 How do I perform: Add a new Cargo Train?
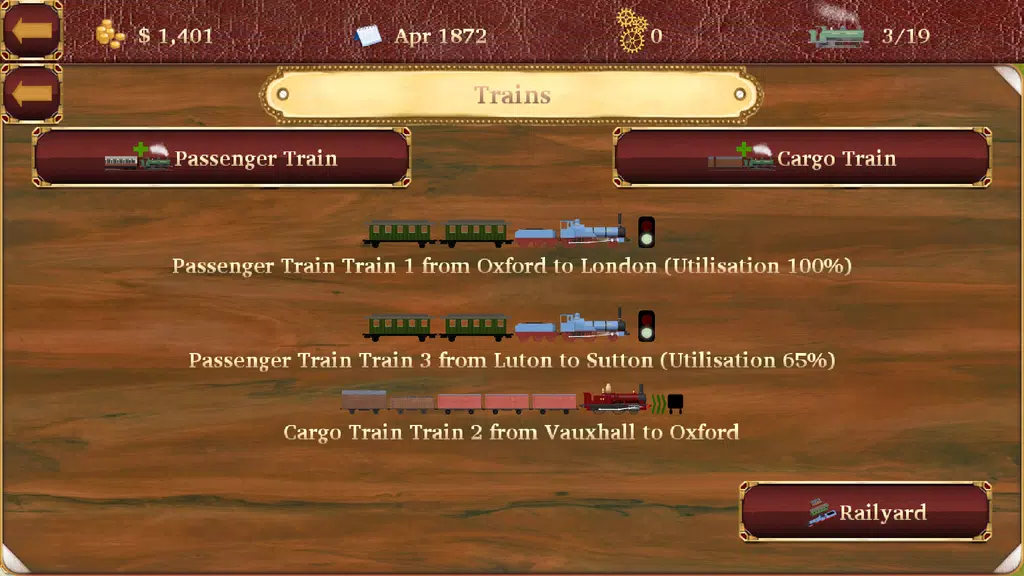802,158
